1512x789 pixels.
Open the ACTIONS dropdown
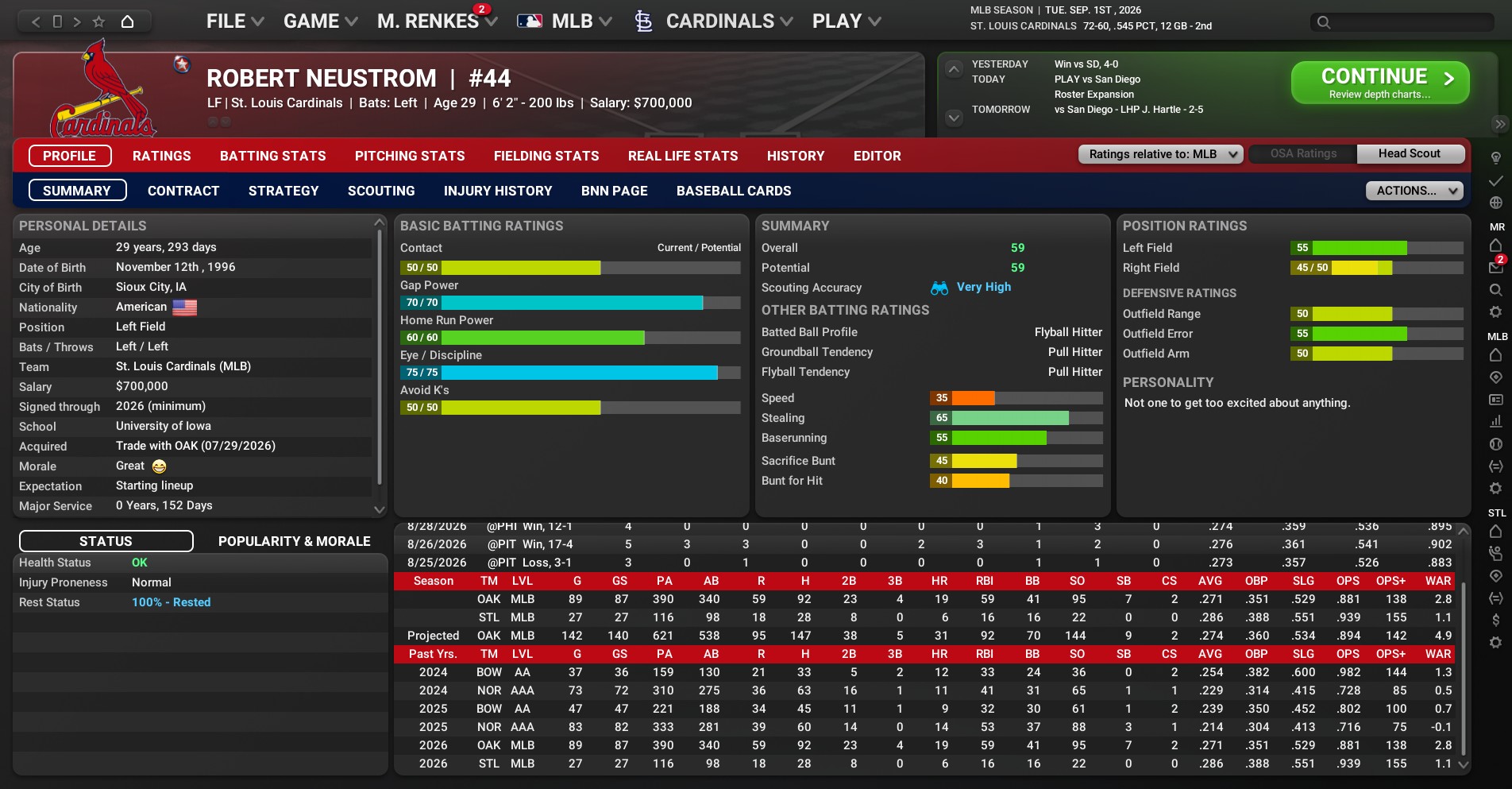(1414, 191)
